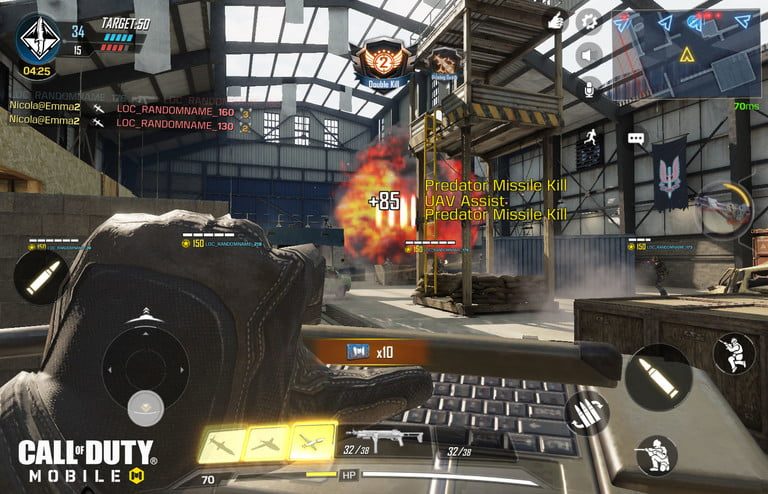Select the rifle weapon slot
This screenshot has height=494, width=768.
click(384, 438)
